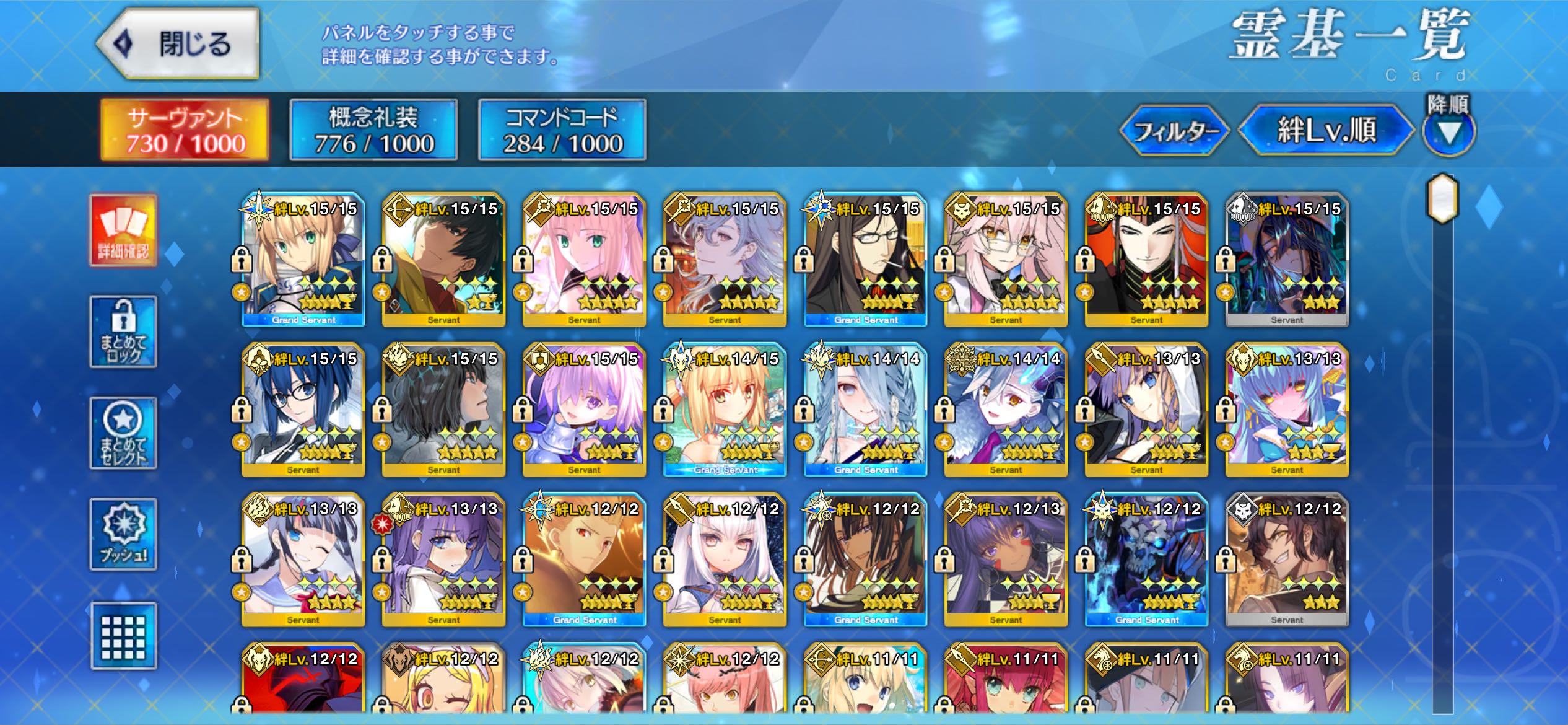Change the 絆Lv.順 sort order
Viewport: 1568px width, 725px height.
point(1326,131)
